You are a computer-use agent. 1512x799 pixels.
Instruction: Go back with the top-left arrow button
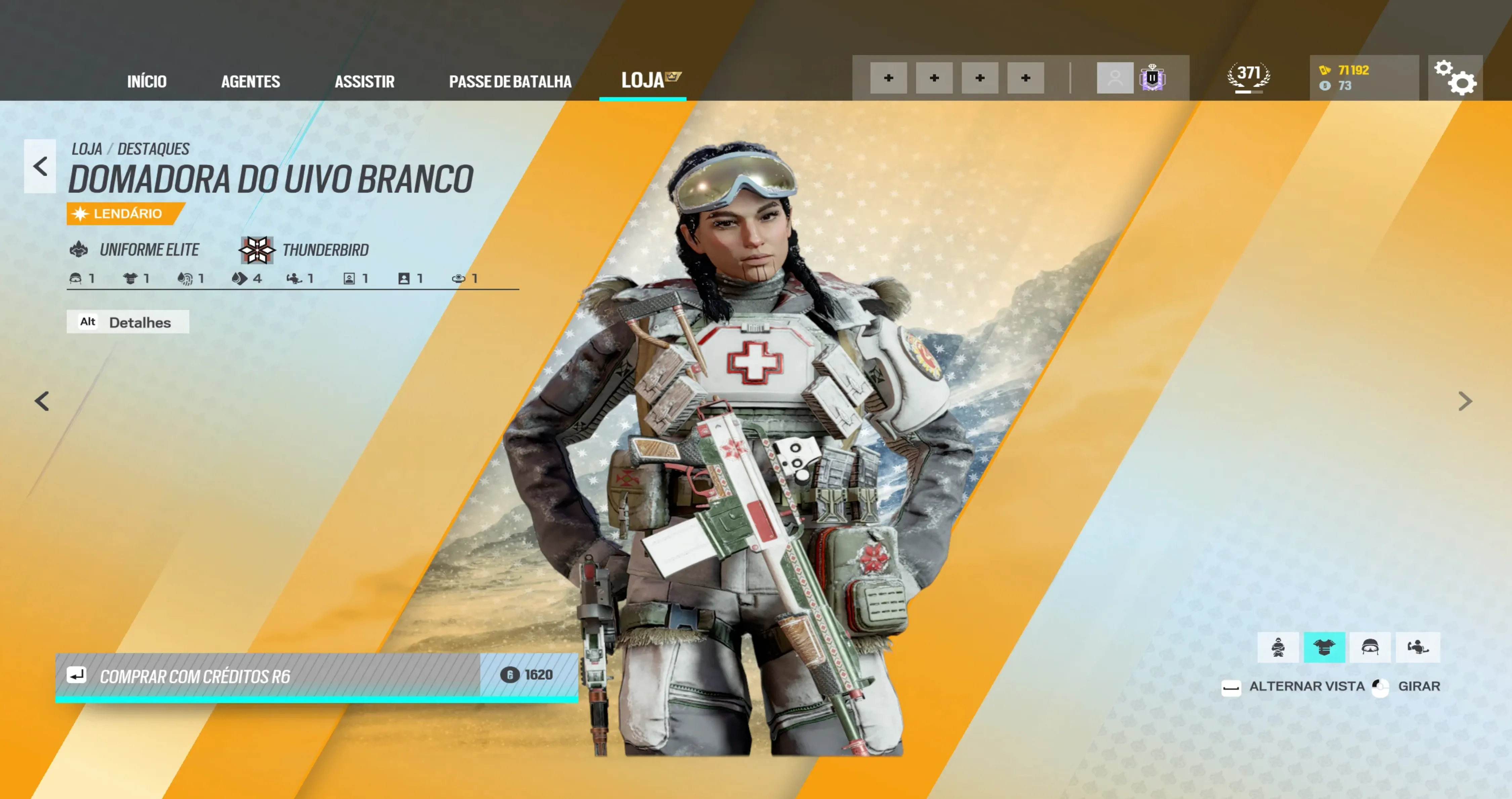coord(40,166)
